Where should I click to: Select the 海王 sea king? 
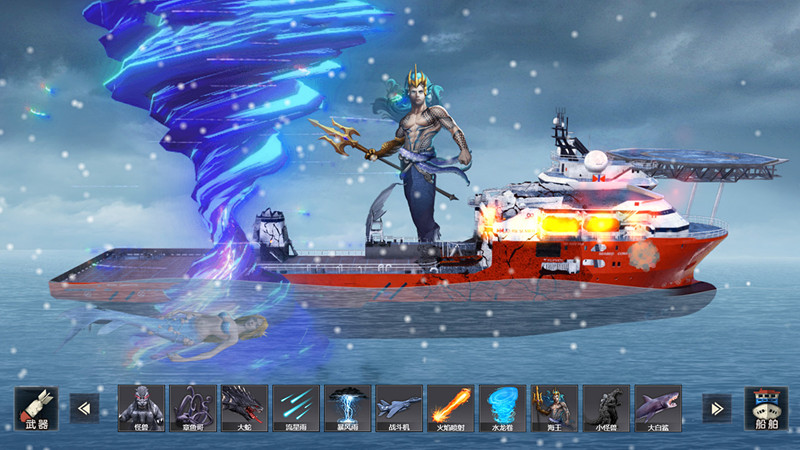click(554, 408)
